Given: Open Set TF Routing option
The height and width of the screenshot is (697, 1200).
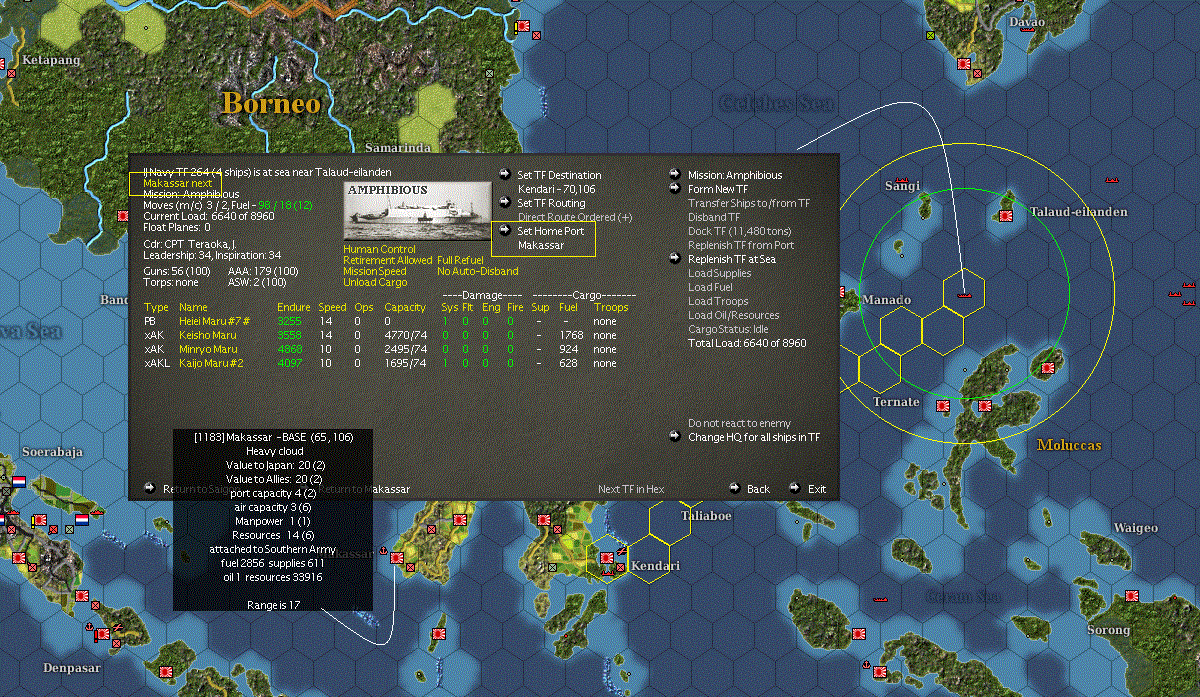Looking at the screenshot, I should (551, 203).
